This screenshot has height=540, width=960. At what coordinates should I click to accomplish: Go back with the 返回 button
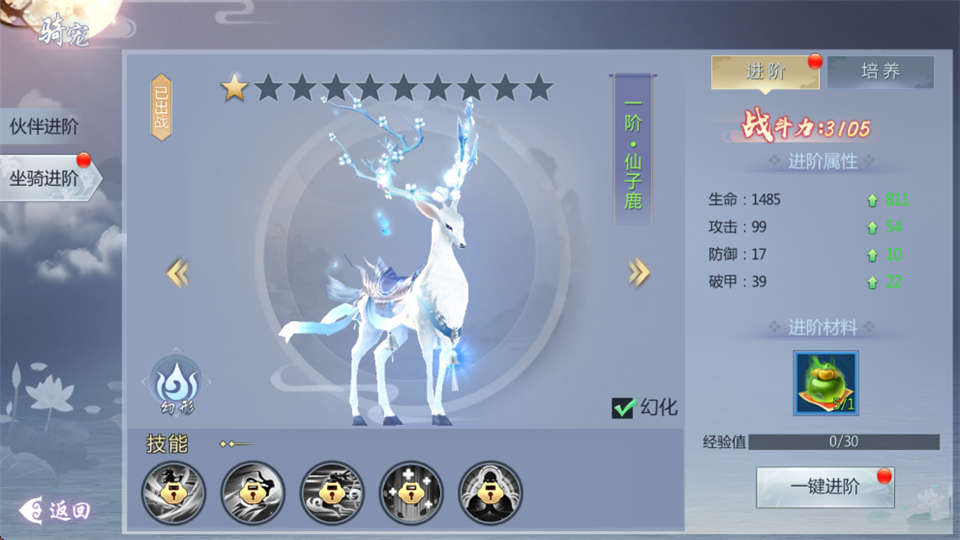tap(58, 510)
